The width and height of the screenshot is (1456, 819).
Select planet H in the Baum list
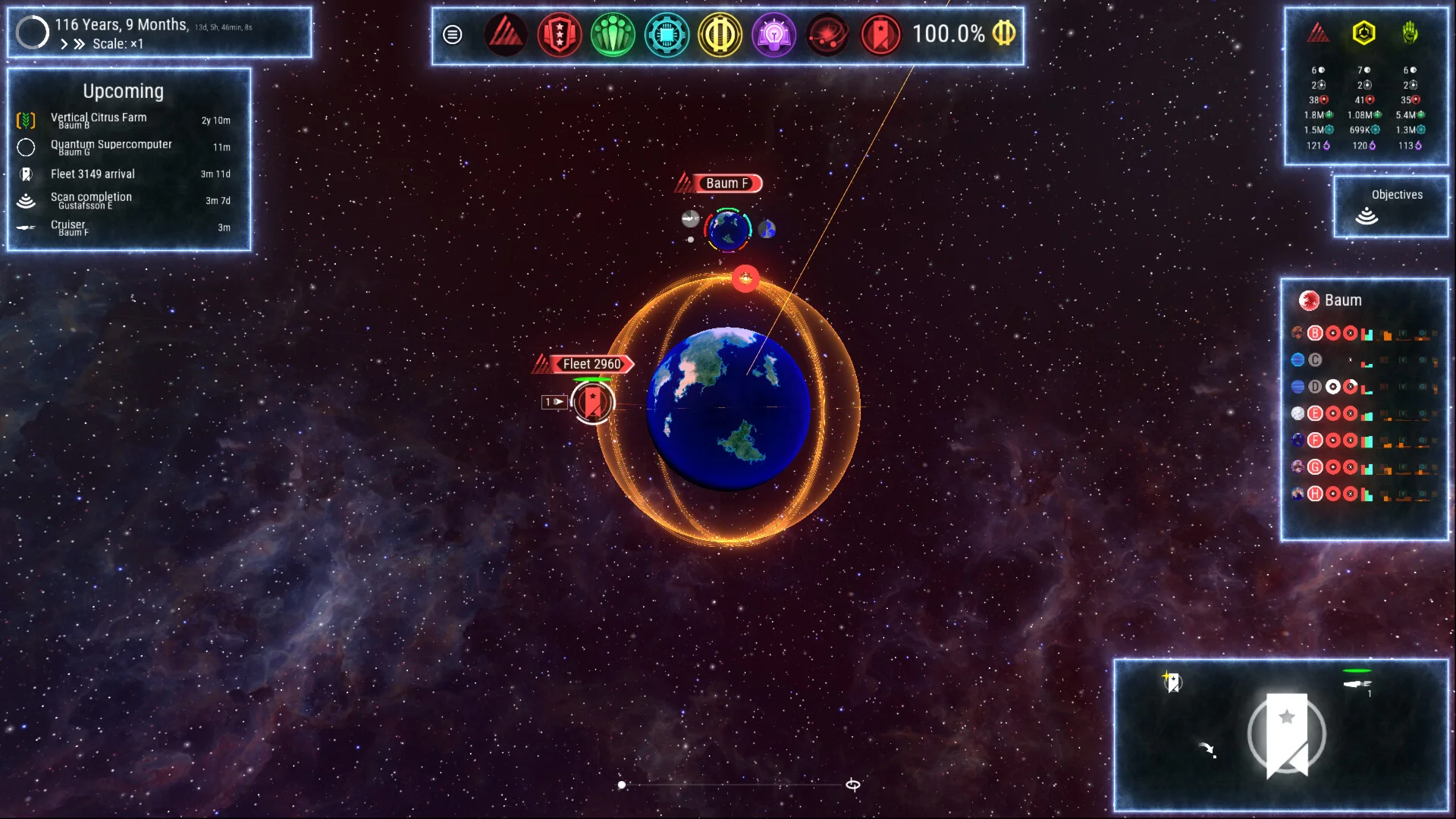[1315, 494]
